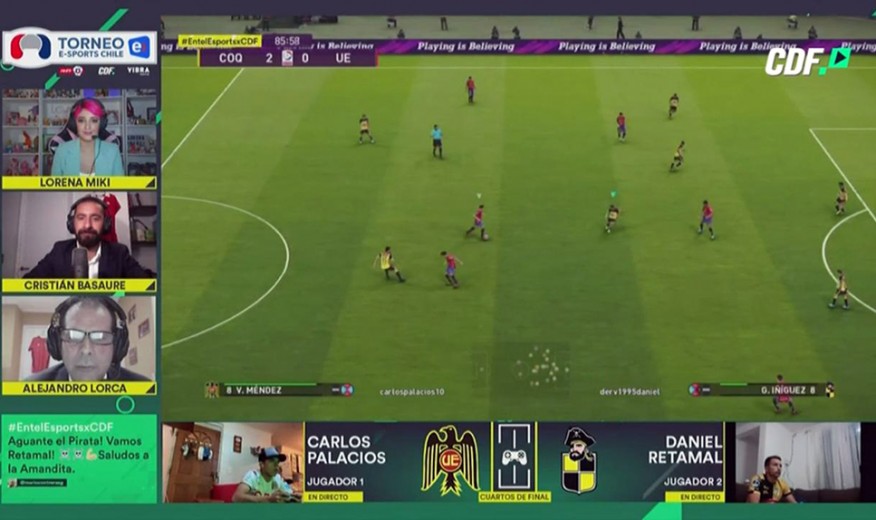Click the CDF channel logo

(807, 61)
